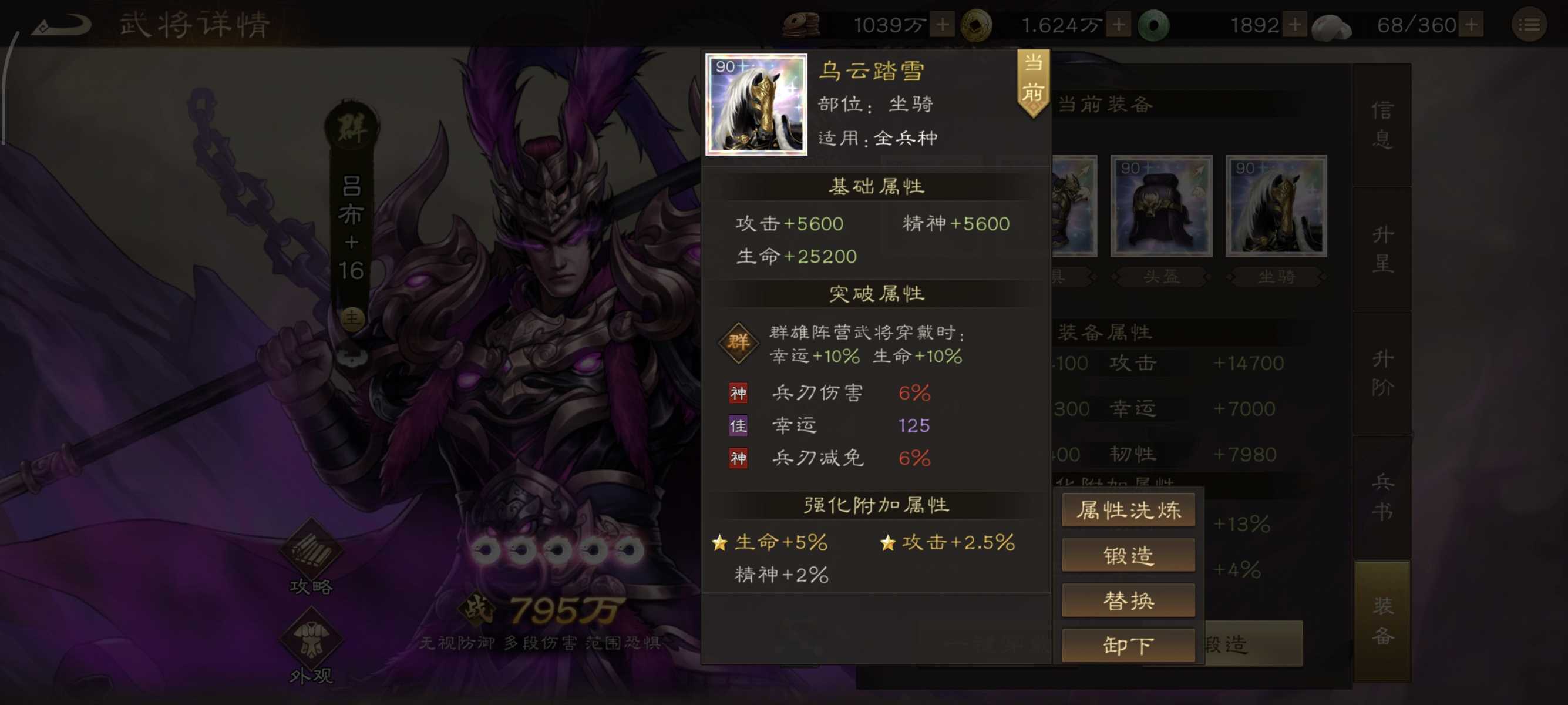Toggle the first star circle above 795万
The image size is (1568, 705).
tap(485, 550)
